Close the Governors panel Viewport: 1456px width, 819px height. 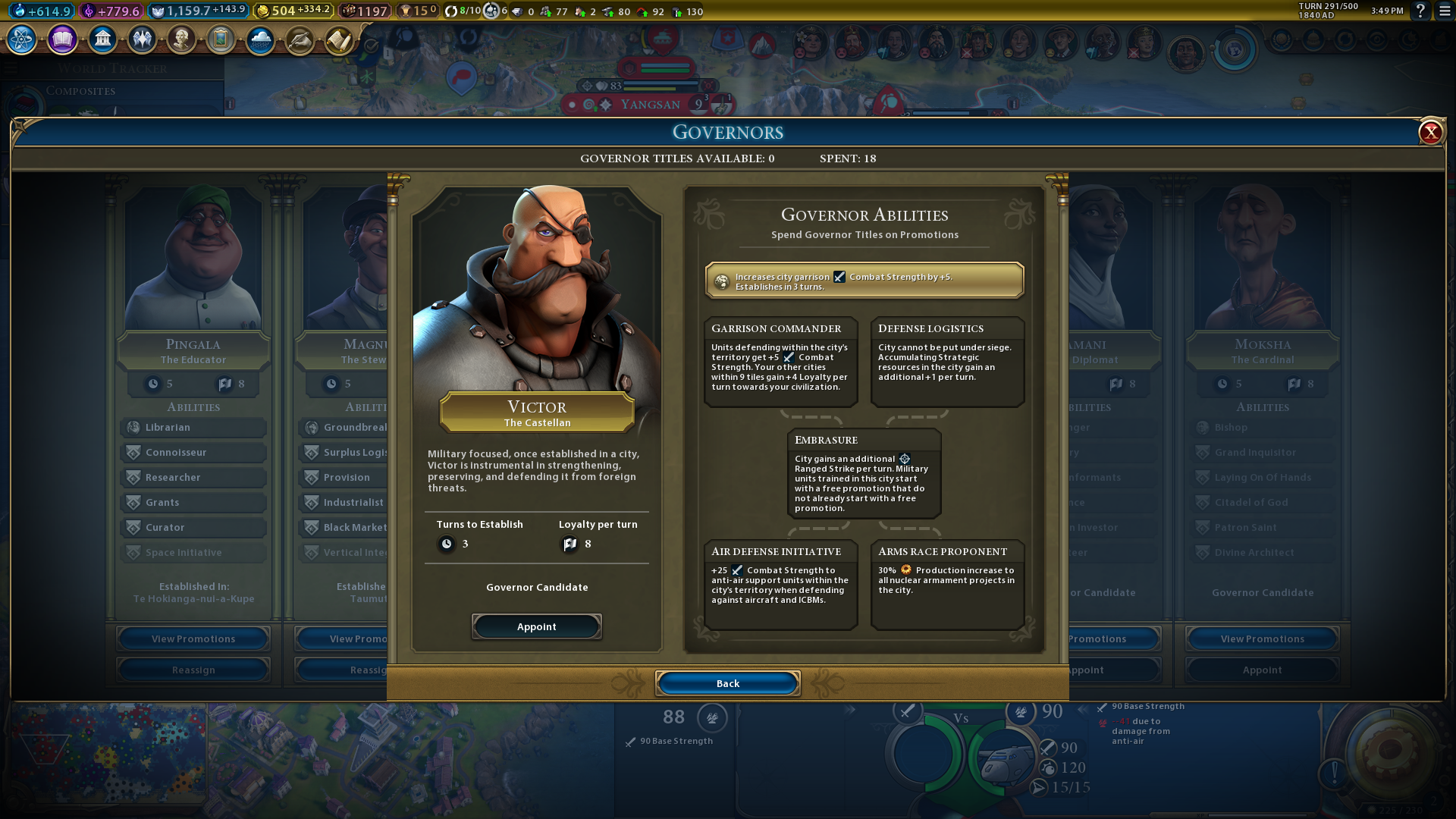point(1430,133)
